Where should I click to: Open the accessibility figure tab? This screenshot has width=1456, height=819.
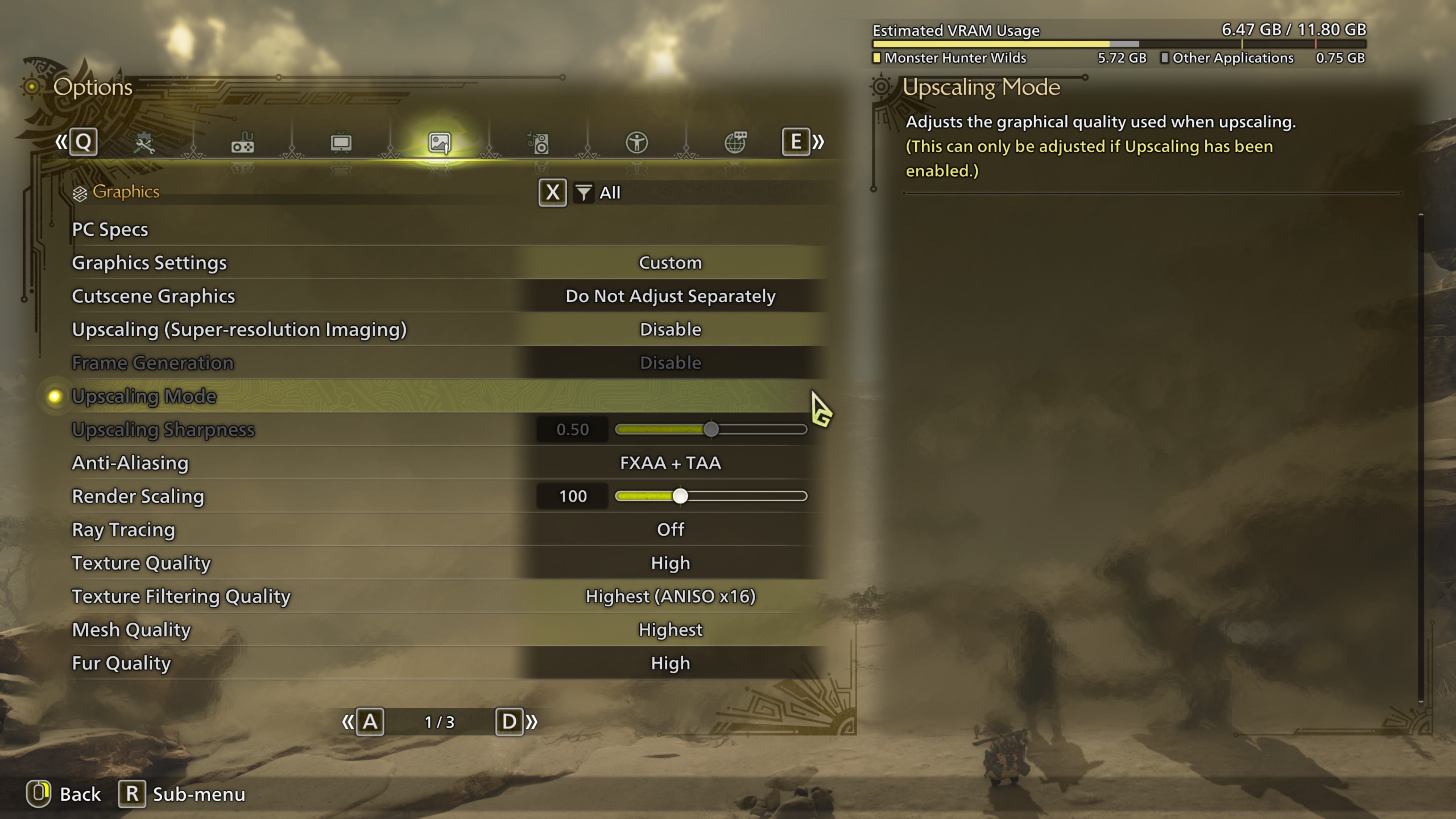pos(637,143)
